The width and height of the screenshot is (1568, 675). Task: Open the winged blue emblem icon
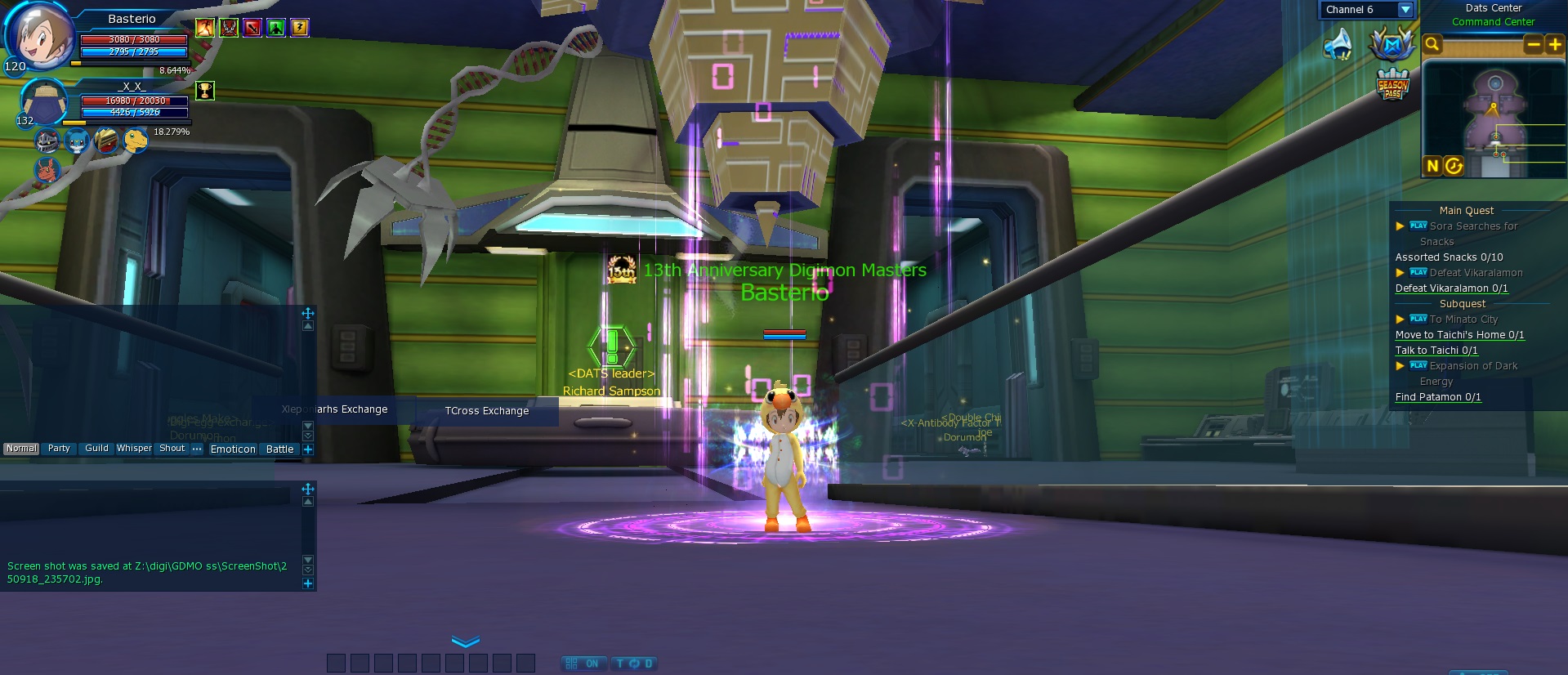point(1392,44)
